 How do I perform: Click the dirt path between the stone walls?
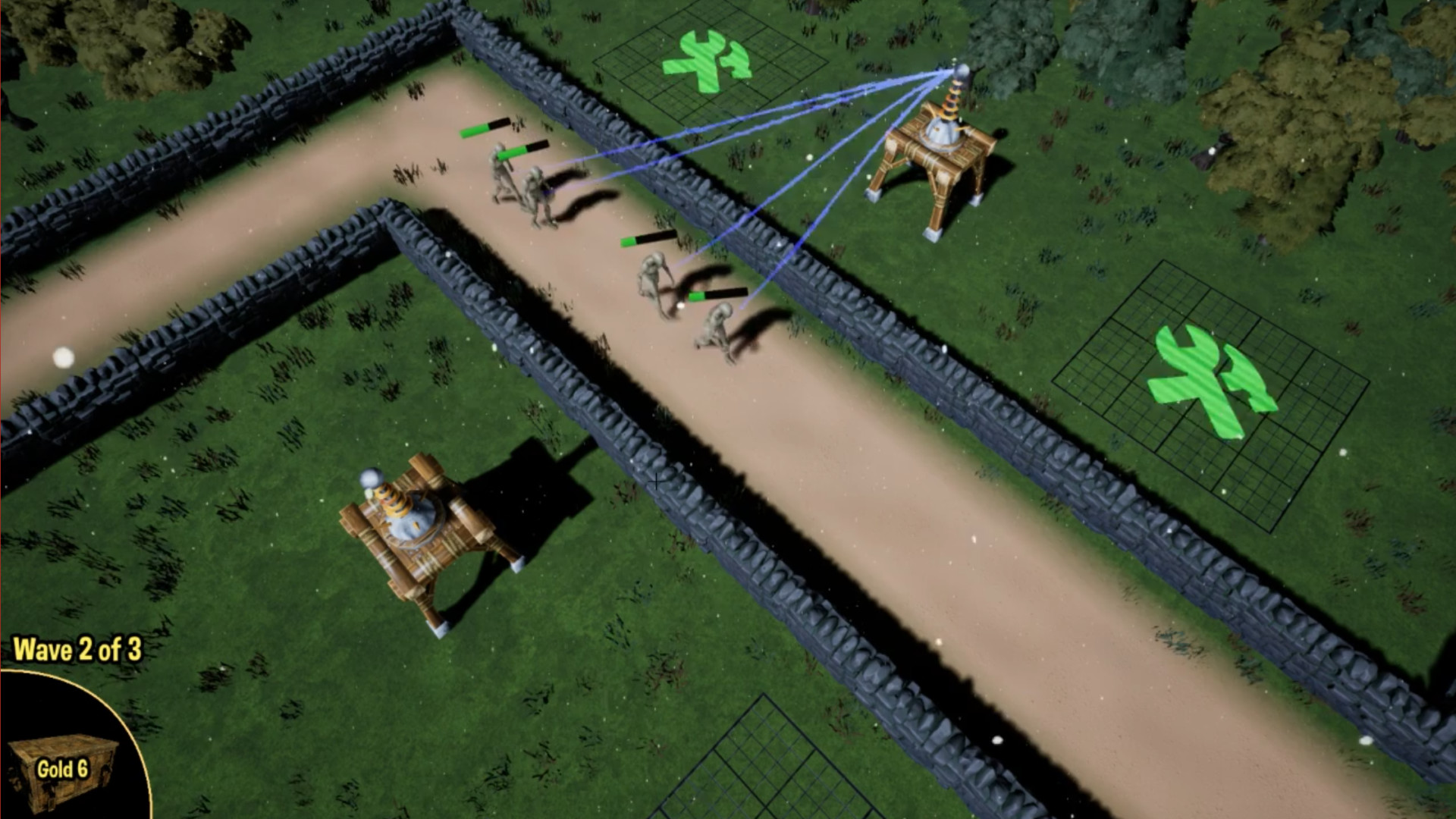(x=910, y=531)
